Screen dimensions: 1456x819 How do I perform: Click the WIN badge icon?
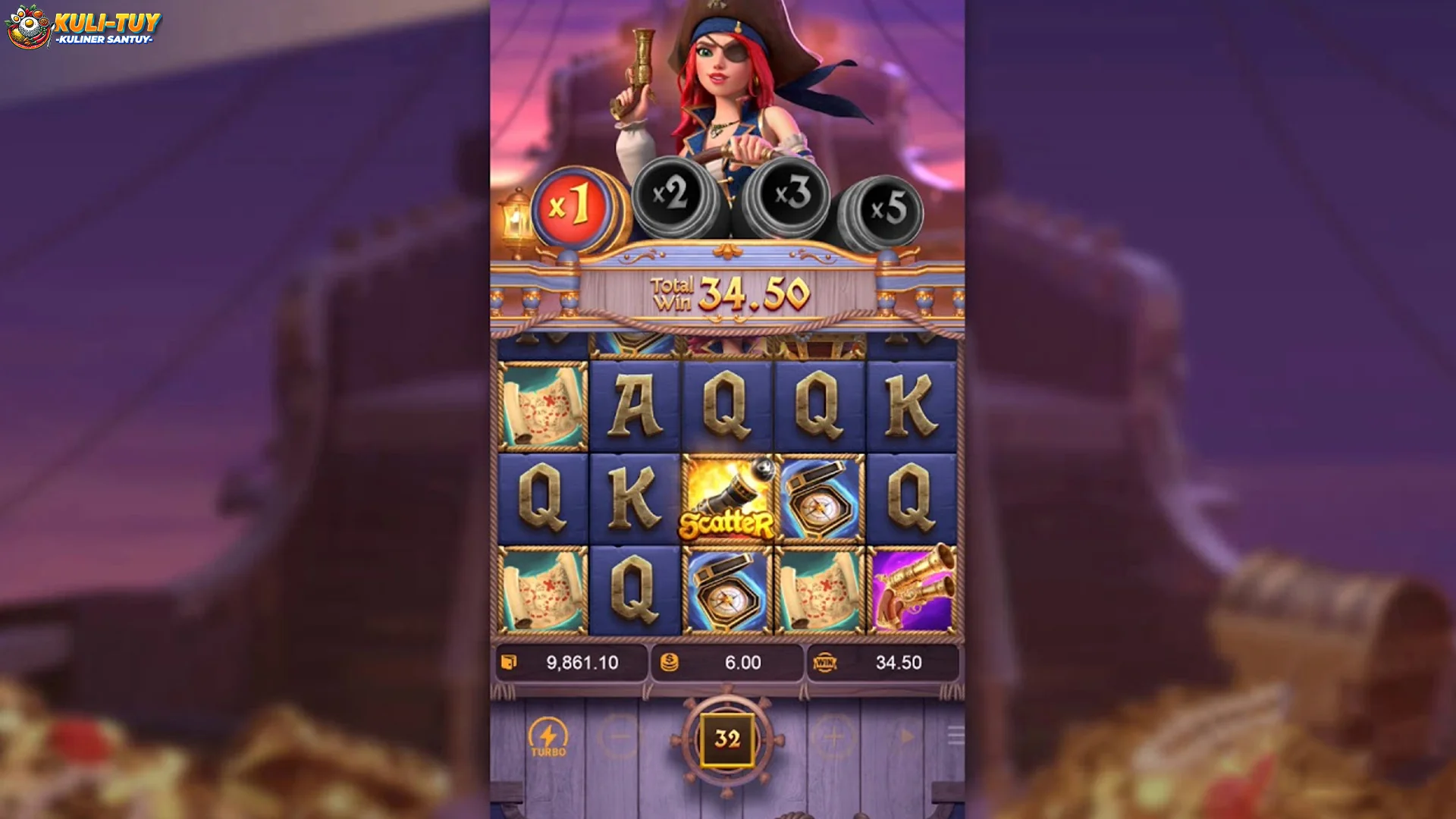[x=826, y=662]
